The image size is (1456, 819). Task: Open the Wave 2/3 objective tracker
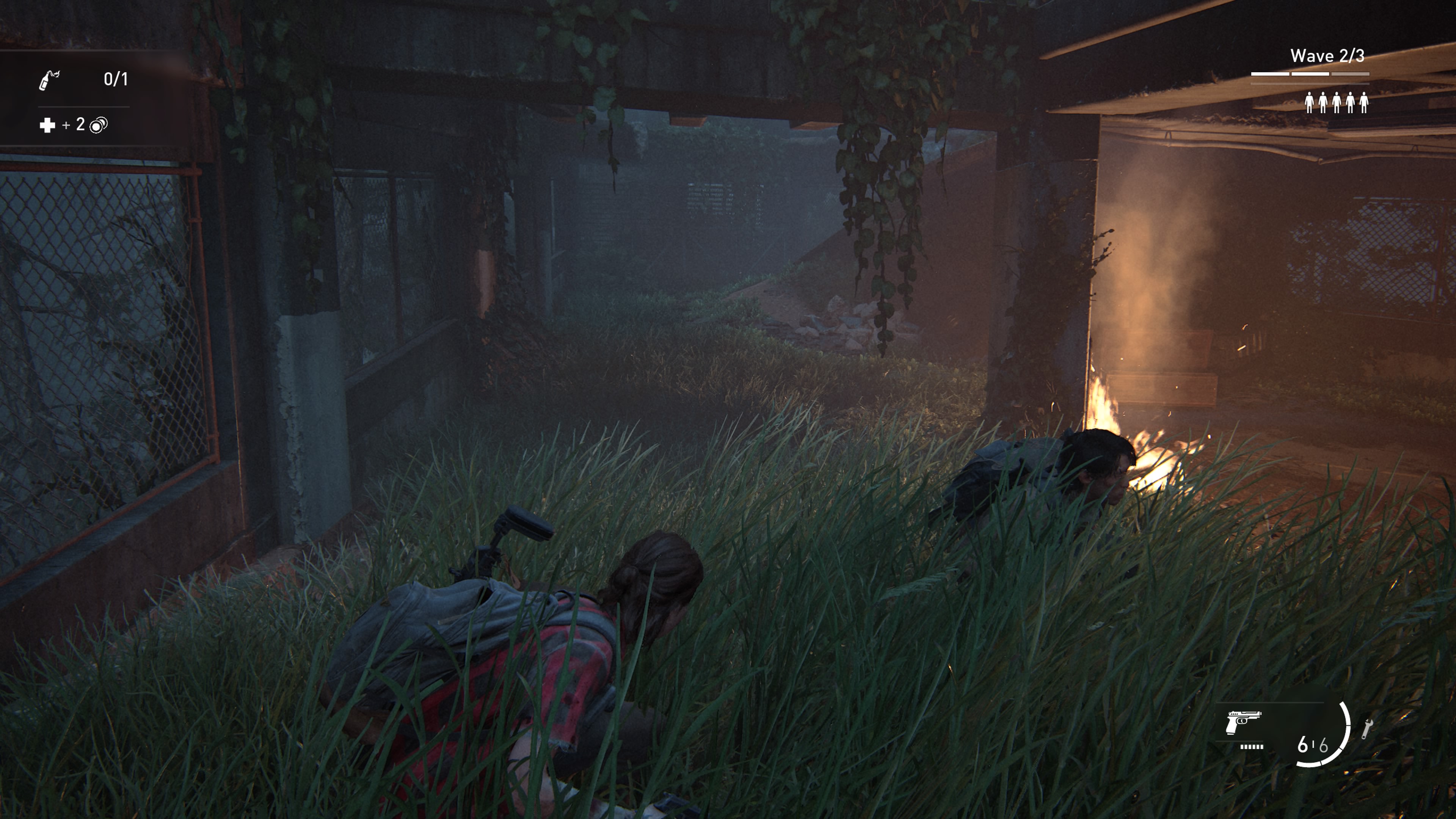tap(1327, 56)
